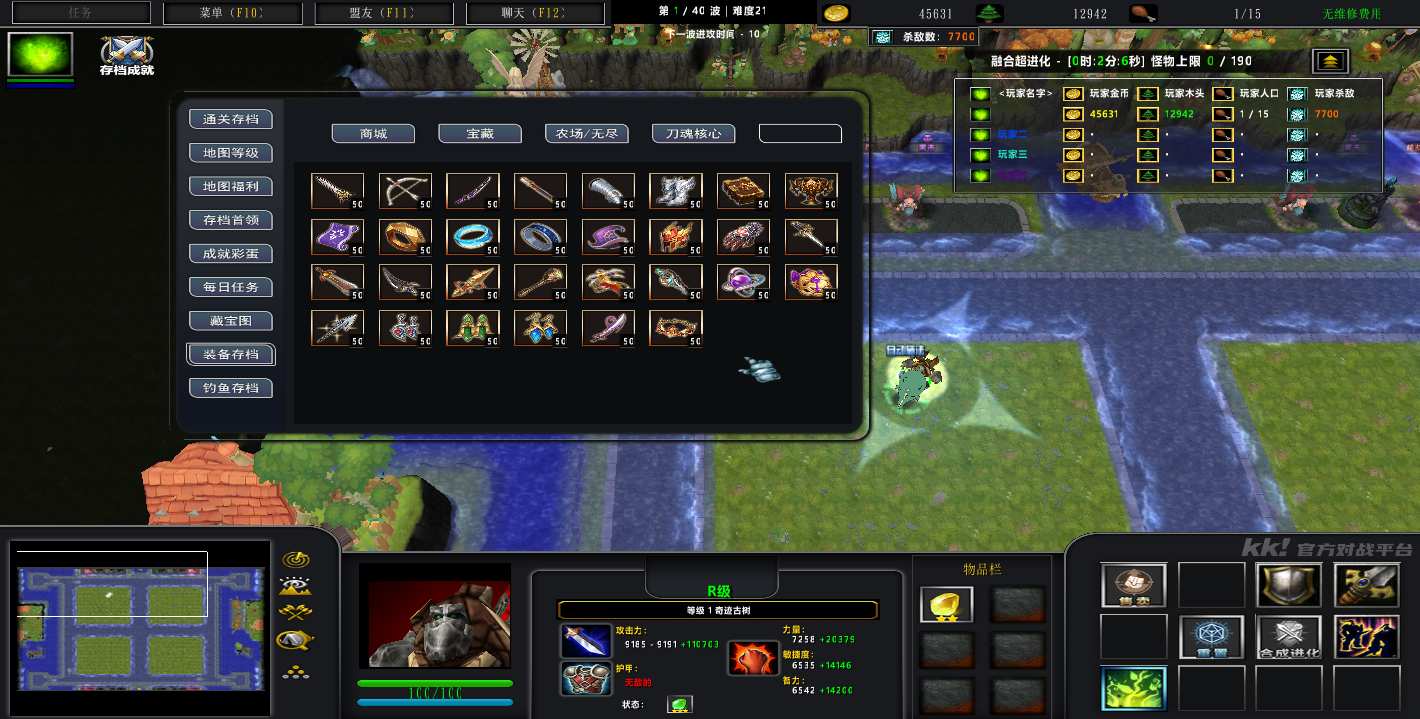1420x719 pixels.
Task: Select the bow equipment slot
Action: point(405,190)
